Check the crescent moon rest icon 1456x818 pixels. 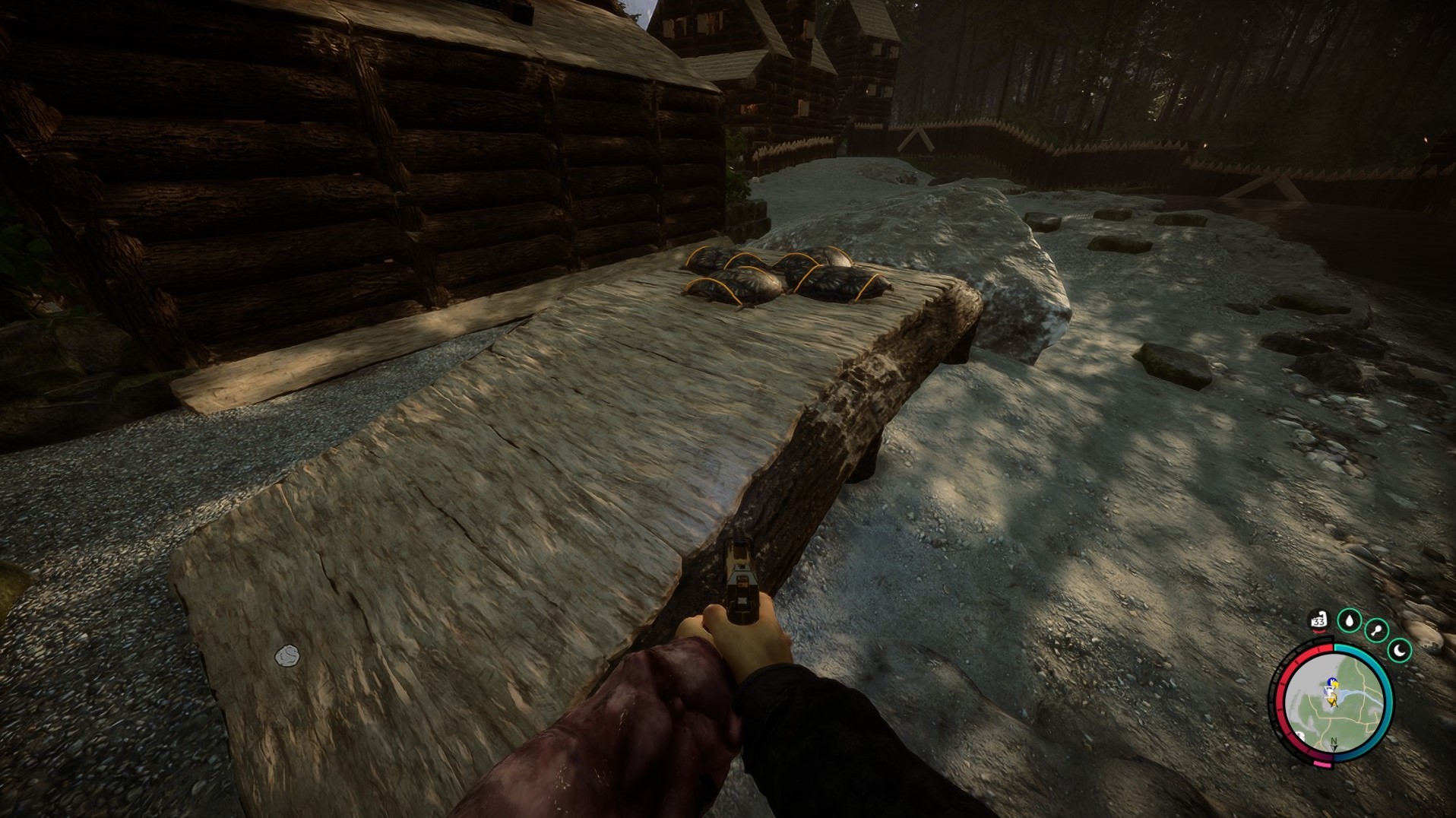pos(1400,649)
